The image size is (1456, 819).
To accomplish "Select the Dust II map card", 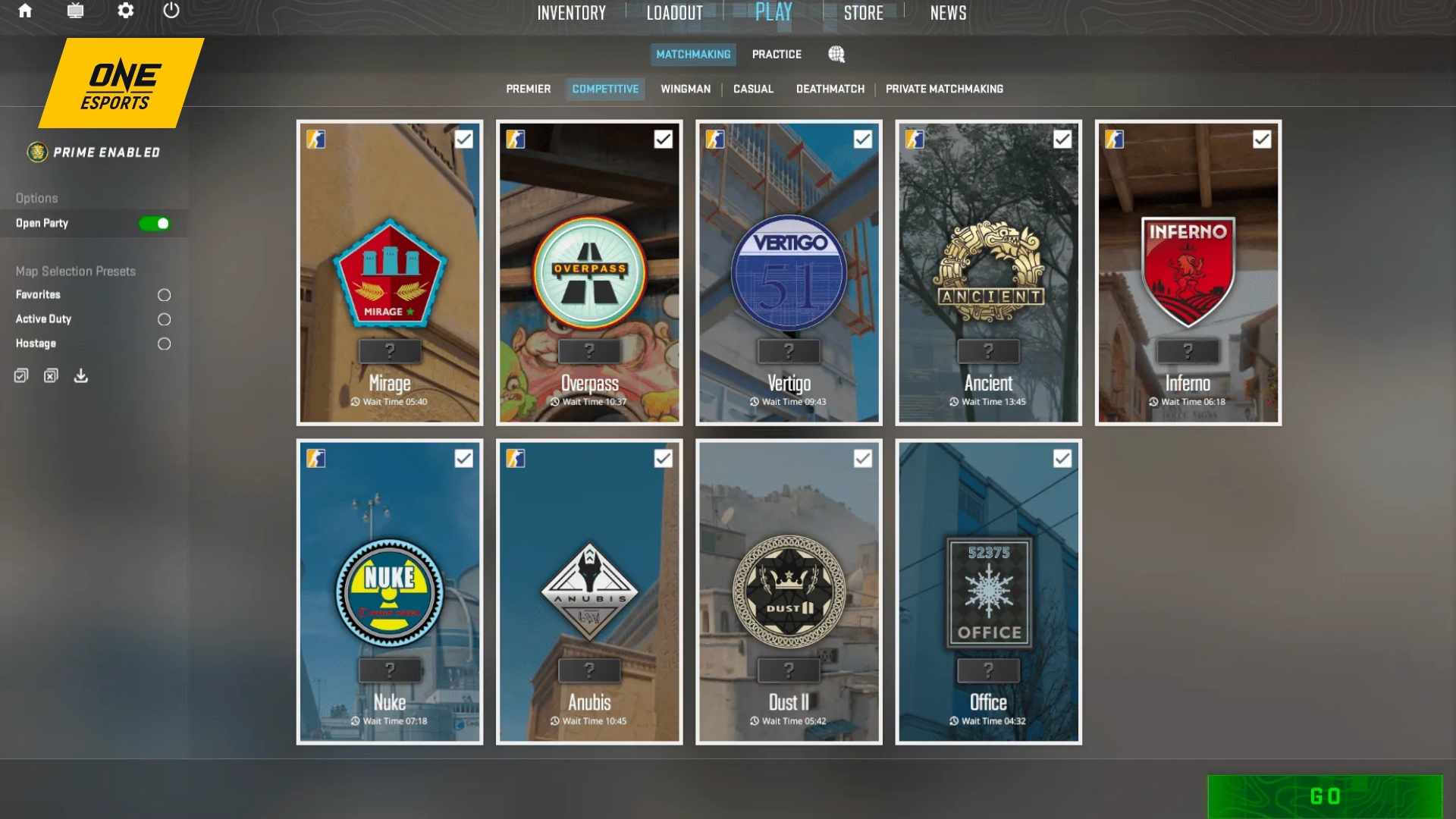I will coord(789,591).
